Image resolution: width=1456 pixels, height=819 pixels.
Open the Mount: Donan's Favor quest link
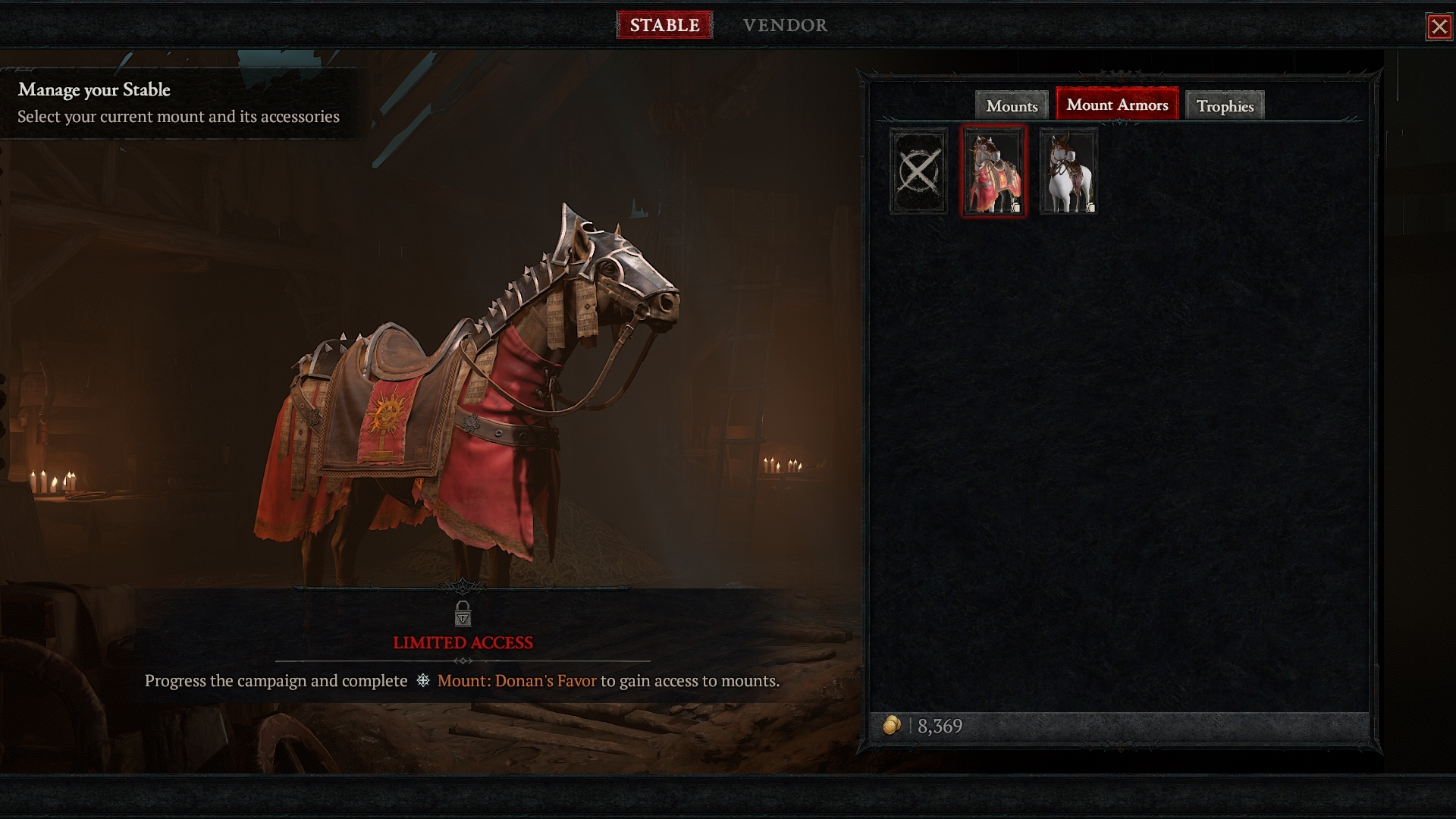pyautogui.click(x=516, y=681)
